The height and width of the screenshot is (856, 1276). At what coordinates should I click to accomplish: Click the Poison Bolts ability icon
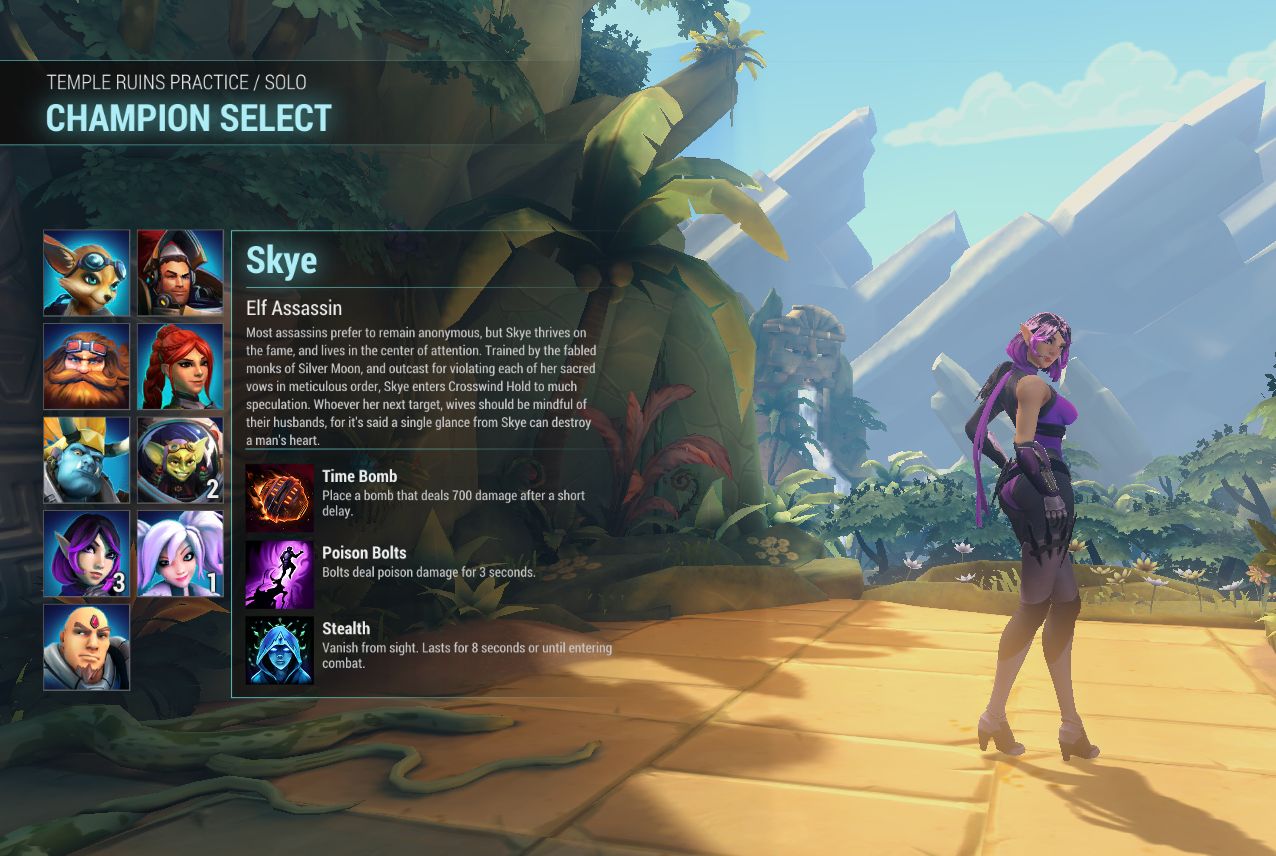(280, 574)
